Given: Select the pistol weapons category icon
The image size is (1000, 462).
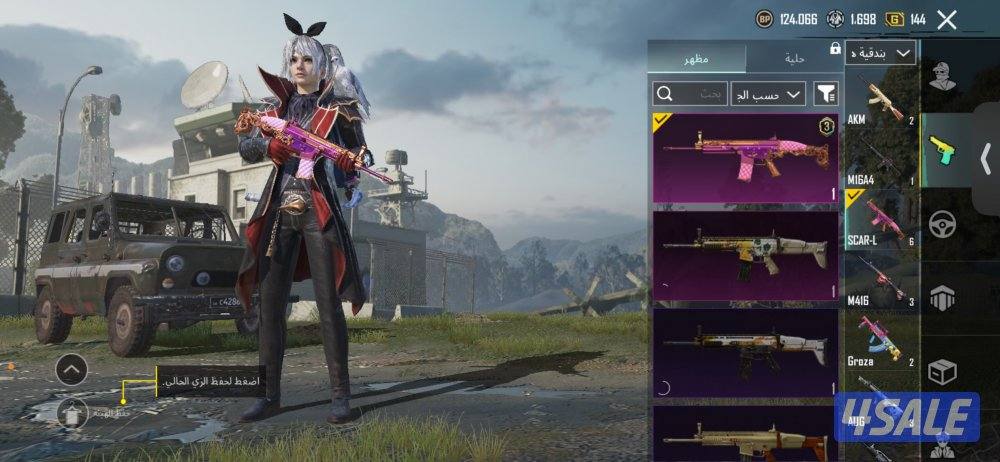Looking at the screenshot, I should (940, 151).
